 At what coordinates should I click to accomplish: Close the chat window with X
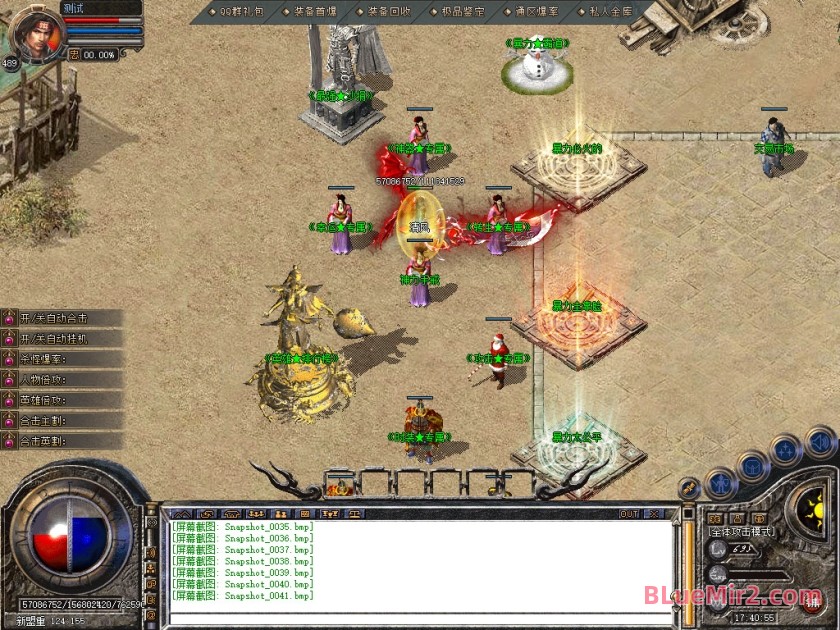point(654,514)
